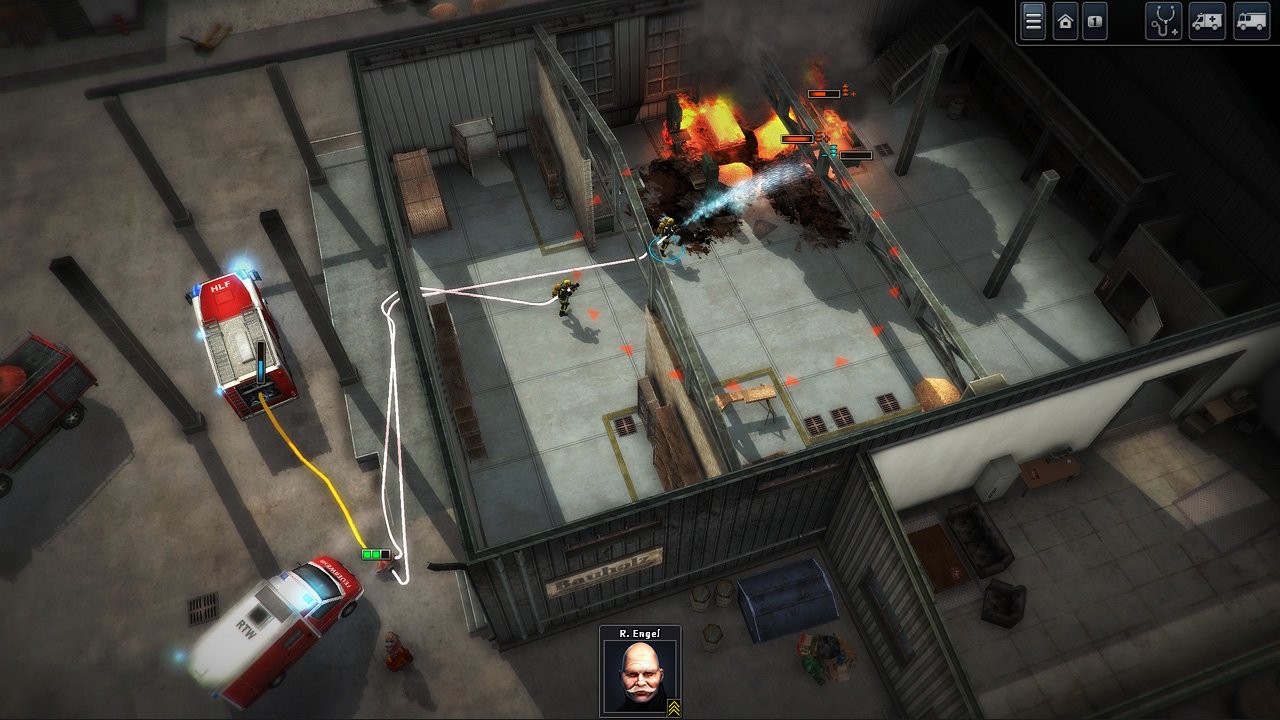Image resolution: width=1280 pixels, height=720 pixels.
Task: Call a doctor with the stethoscope icon
Action: click(1163, 21)
